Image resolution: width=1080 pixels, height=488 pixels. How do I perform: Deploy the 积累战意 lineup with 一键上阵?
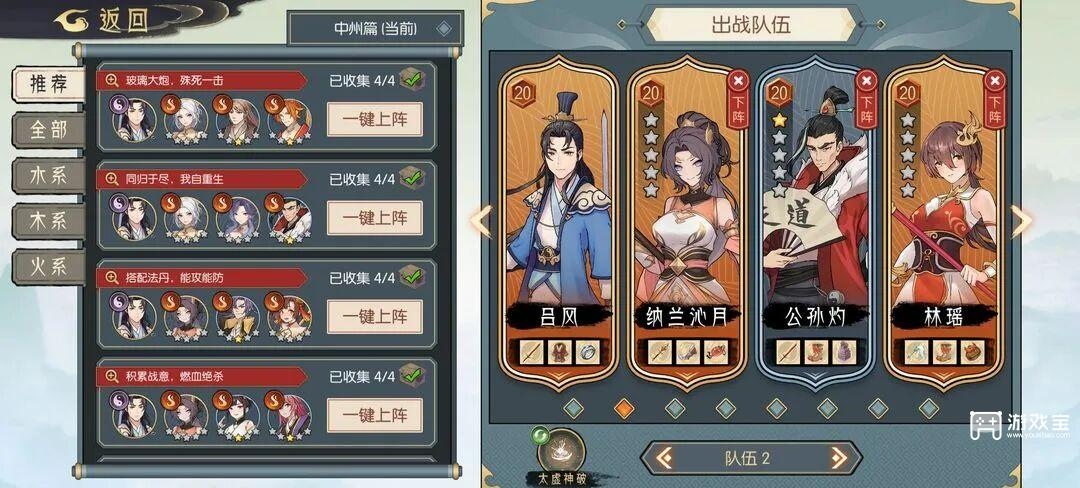pyautogui.click(x=375, y=414)
